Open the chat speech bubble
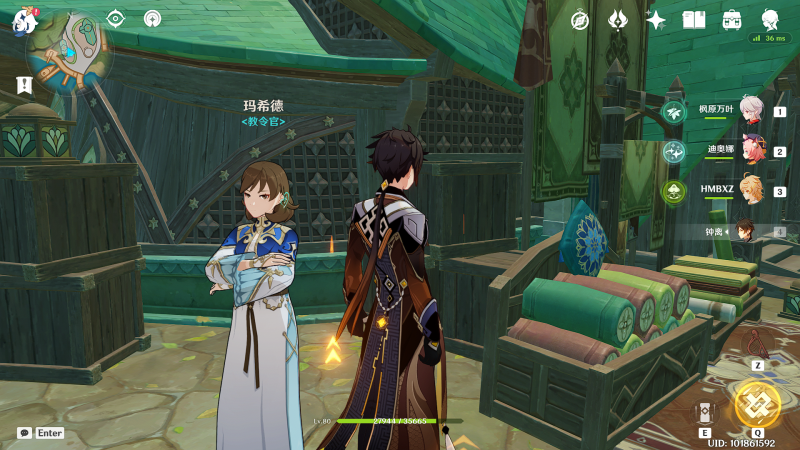 coord(24,433)
